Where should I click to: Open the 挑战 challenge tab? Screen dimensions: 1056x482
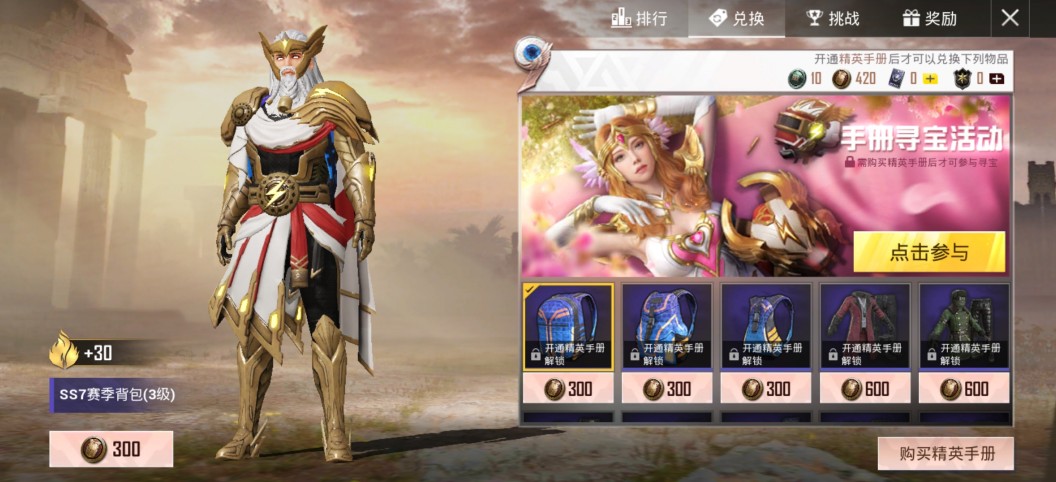point(833,18)
